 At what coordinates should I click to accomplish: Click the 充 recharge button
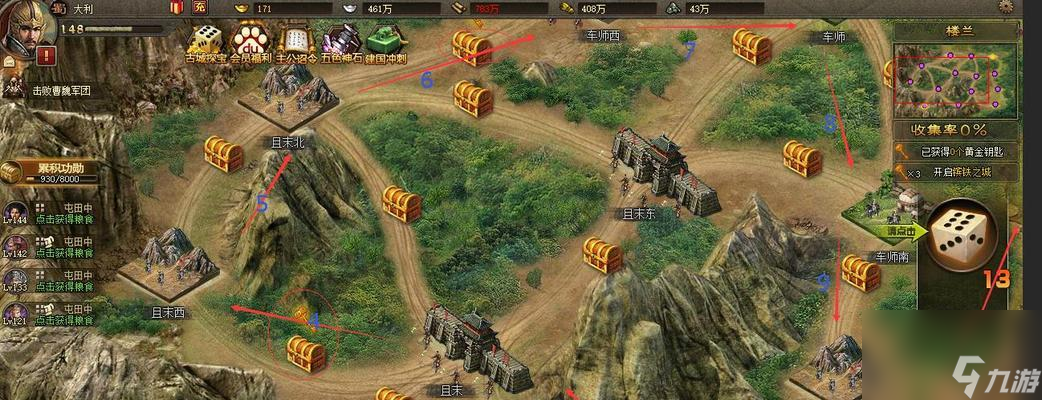[x=199, y=8]
